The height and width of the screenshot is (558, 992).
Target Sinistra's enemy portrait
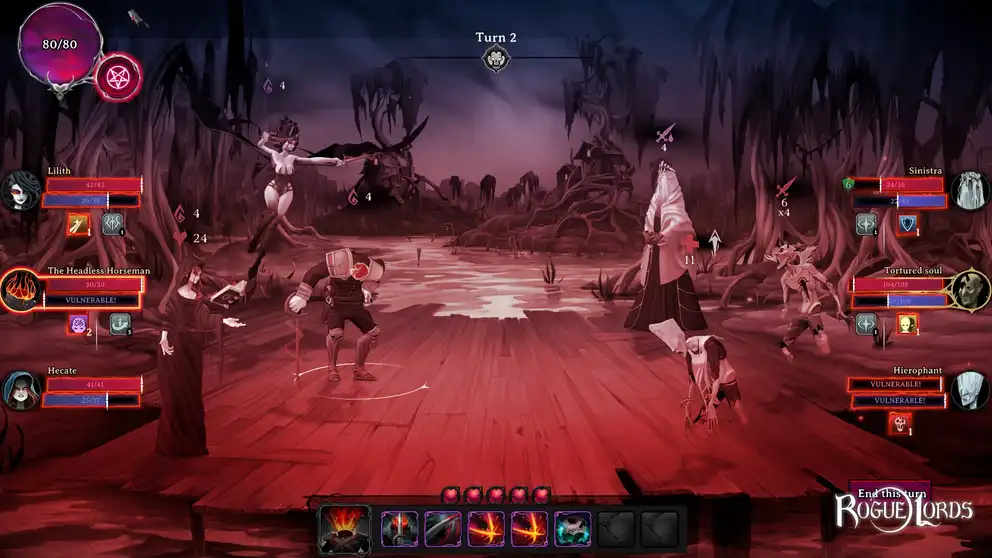point(969,190)
